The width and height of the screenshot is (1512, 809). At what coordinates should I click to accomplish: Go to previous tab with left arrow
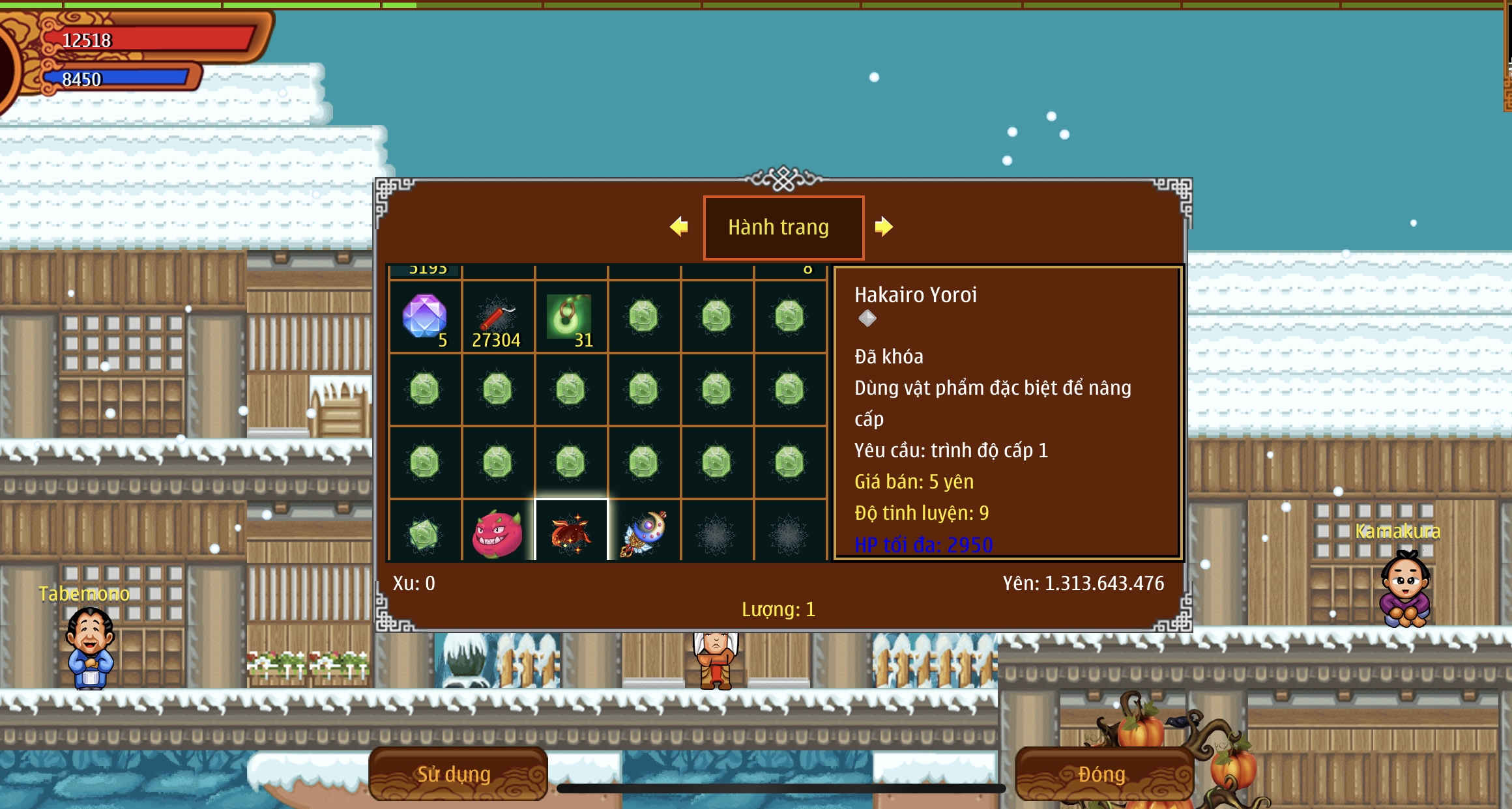[679, 227]
